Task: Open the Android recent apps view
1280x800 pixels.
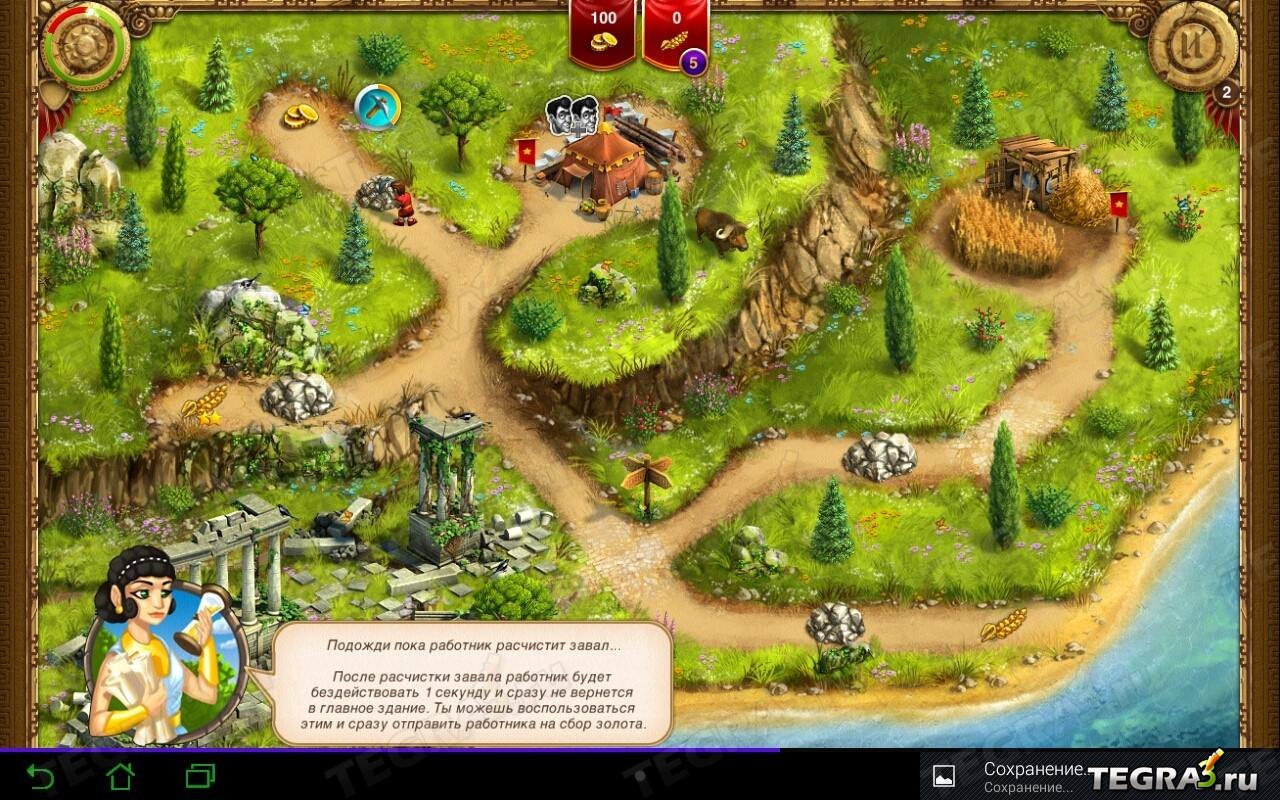Action: tap(201, 775)
